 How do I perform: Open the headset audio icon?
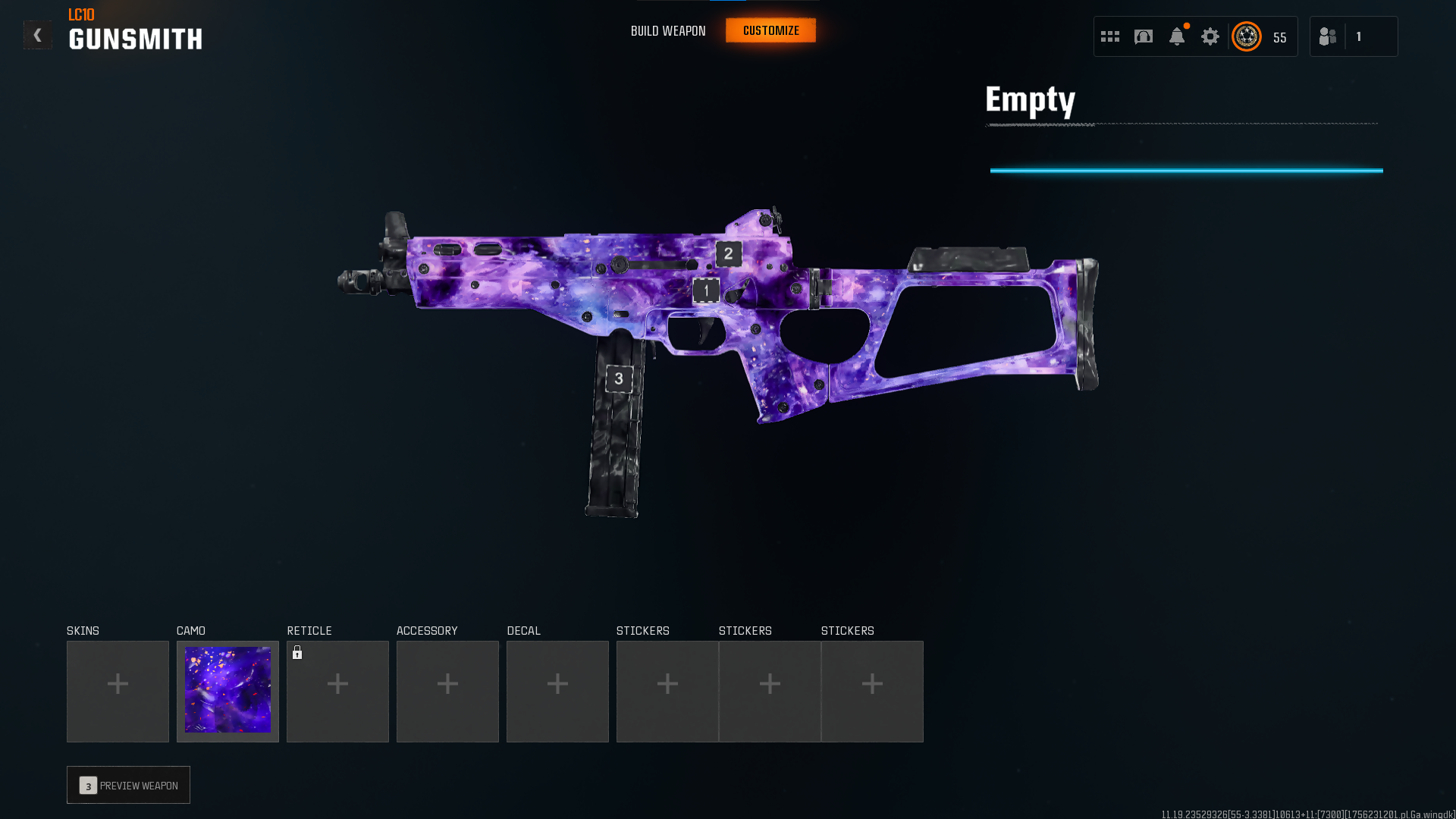pyautogui.click(x=1144, y=36)
